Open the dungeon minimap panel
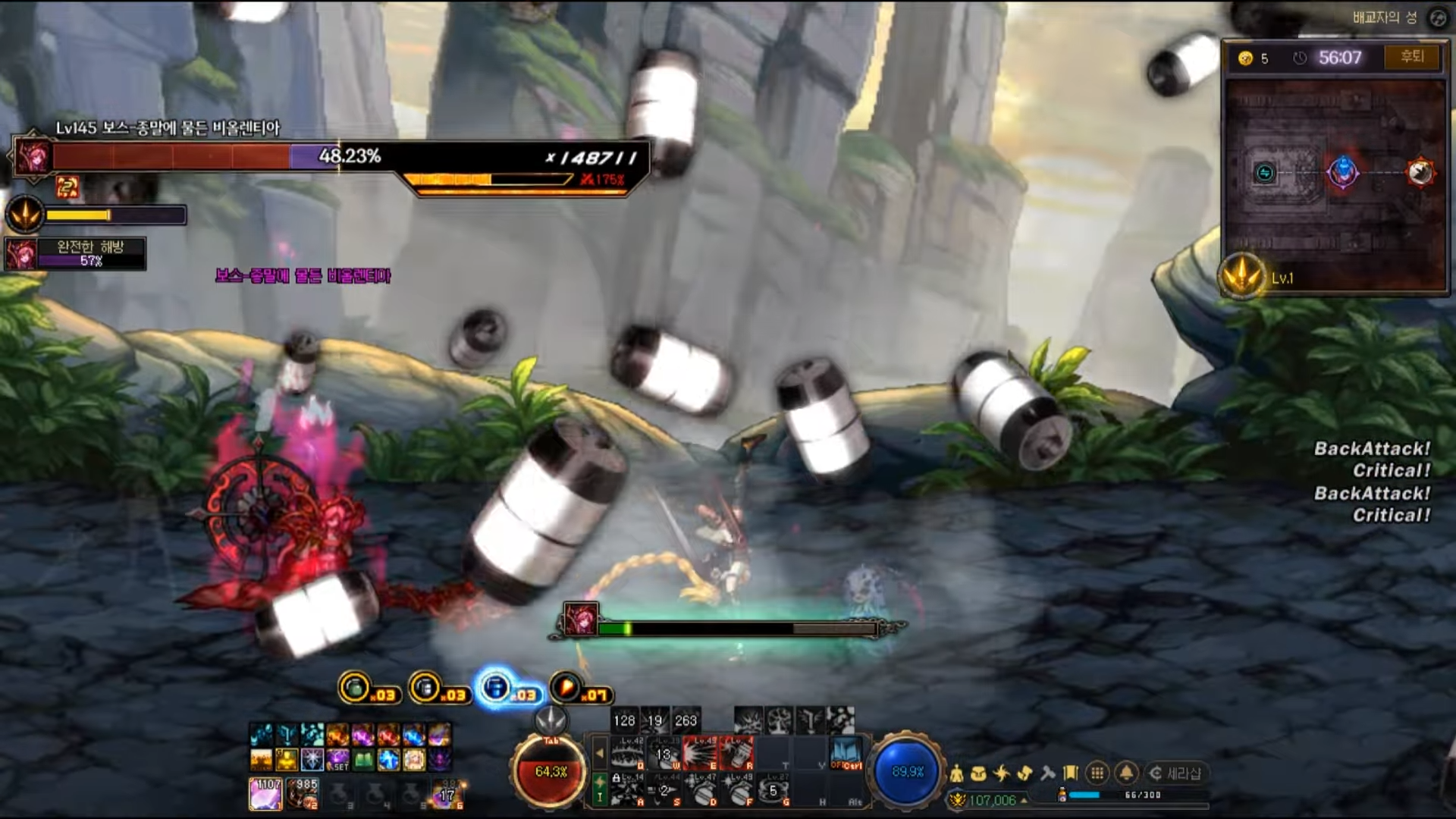Viewport: 1456px width, 819px height. 1335,182
